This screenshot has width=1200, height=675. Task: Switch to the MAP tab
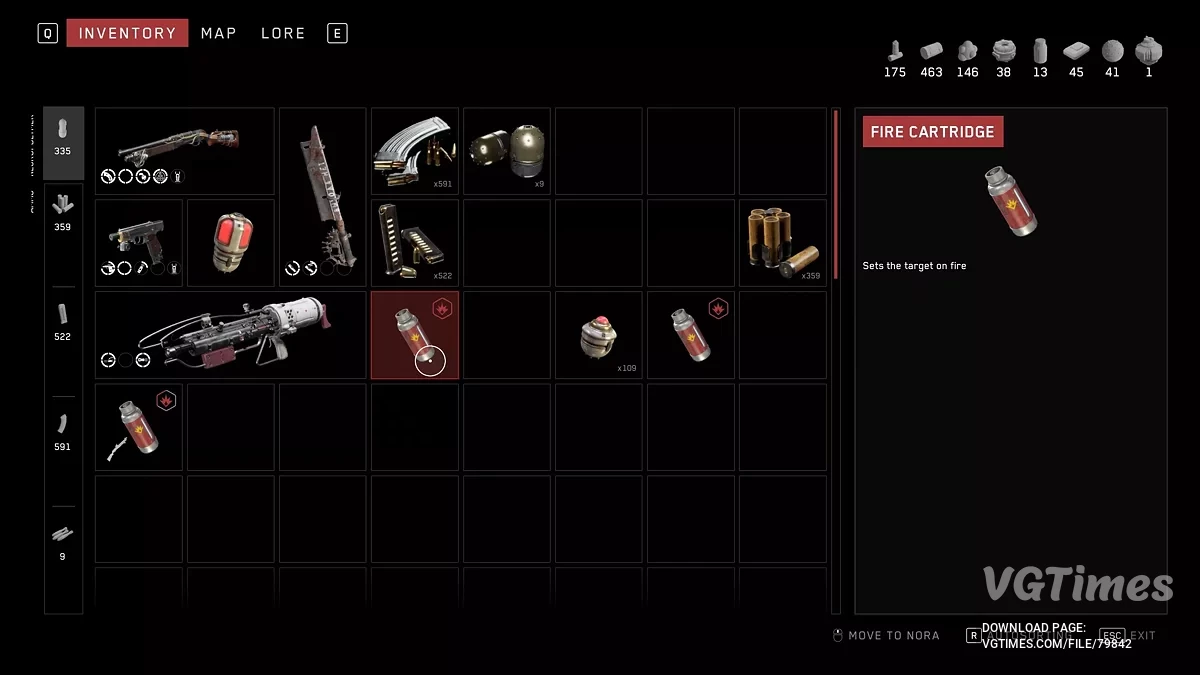pyautogui.click(x=218, y=33)
